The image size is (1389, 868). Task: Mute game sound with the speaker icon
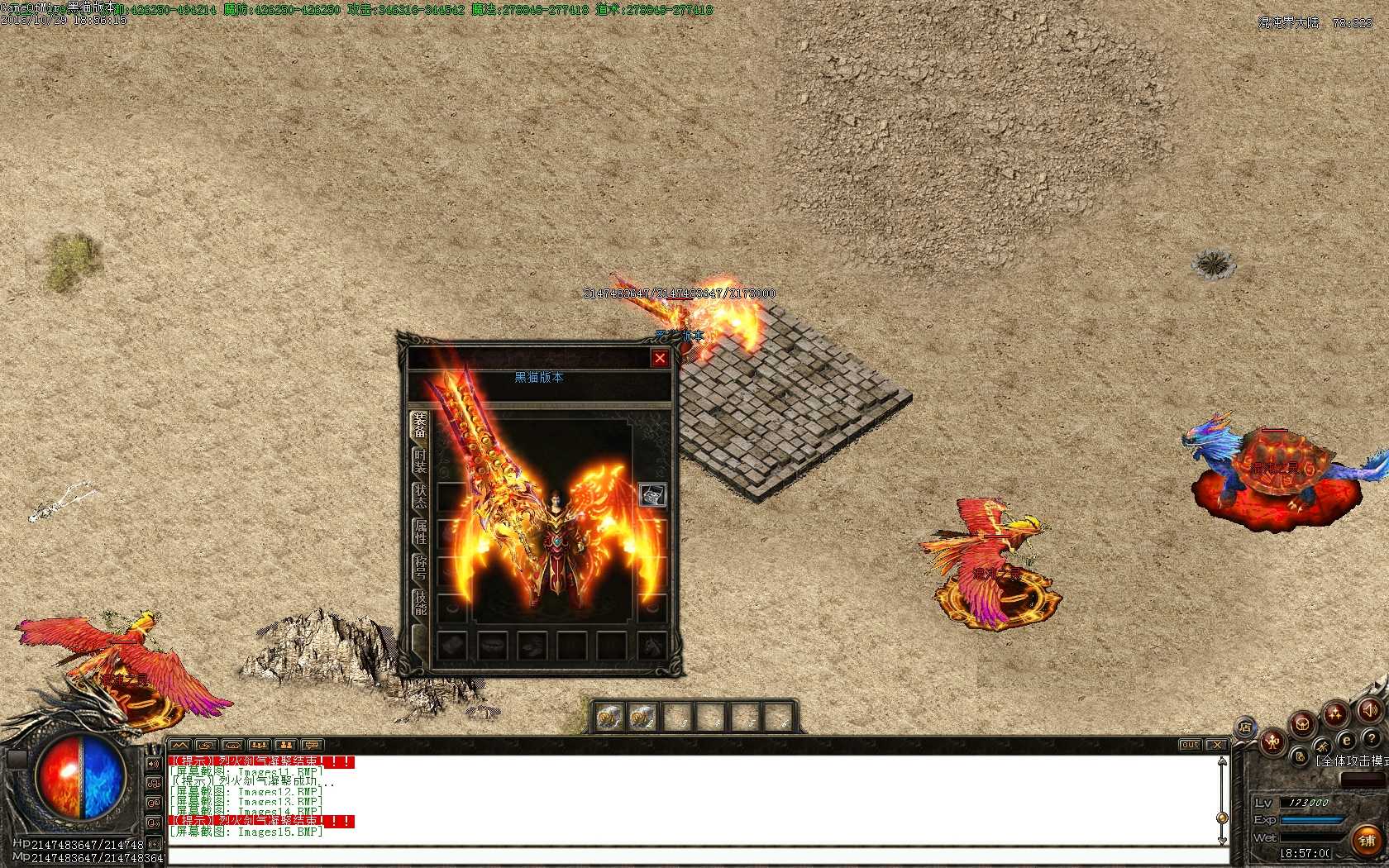pos(1370,710)
